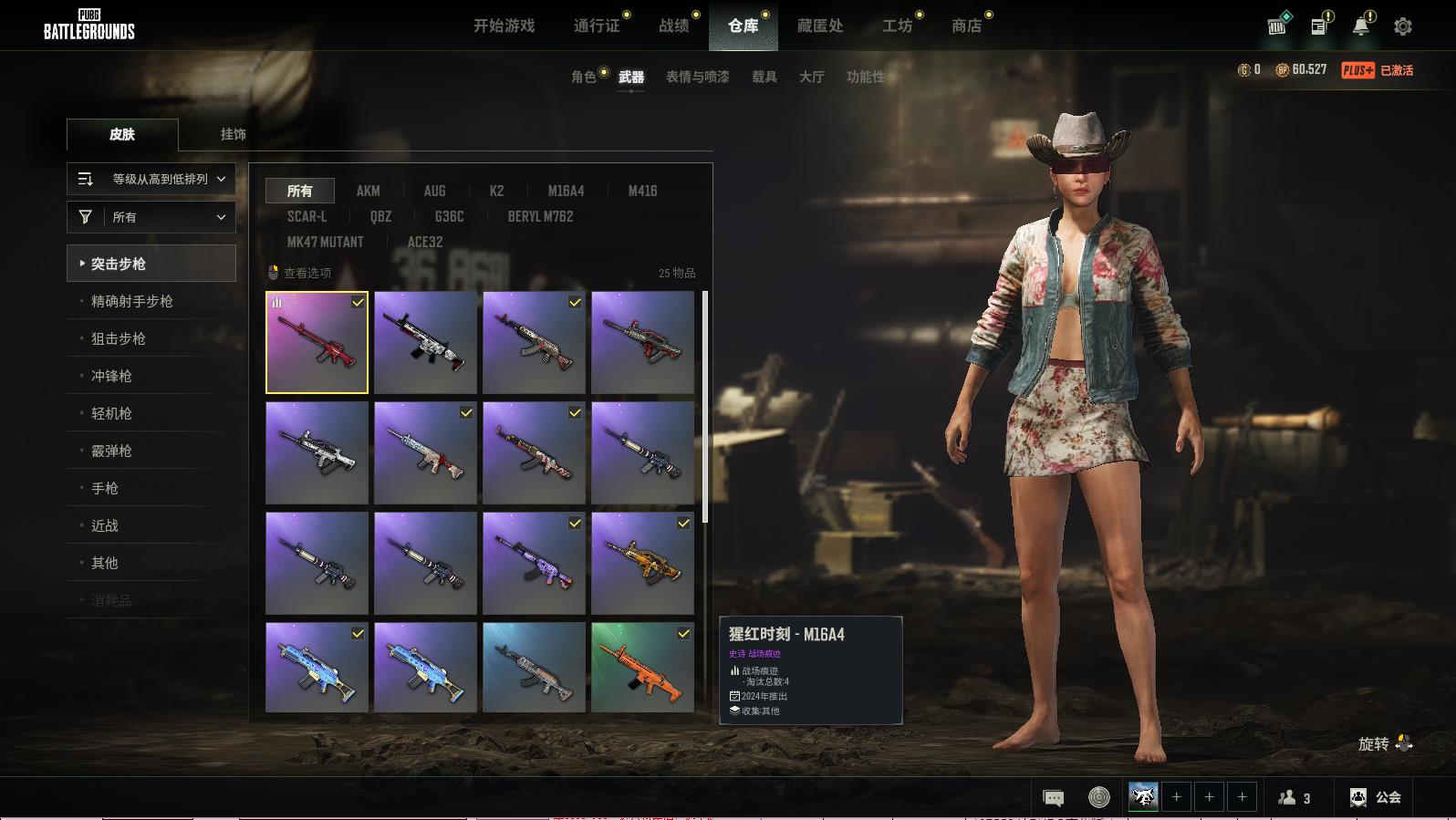
Task: Open the 等级从高到低排列 sort dropdown
Action: pos(151,179)
